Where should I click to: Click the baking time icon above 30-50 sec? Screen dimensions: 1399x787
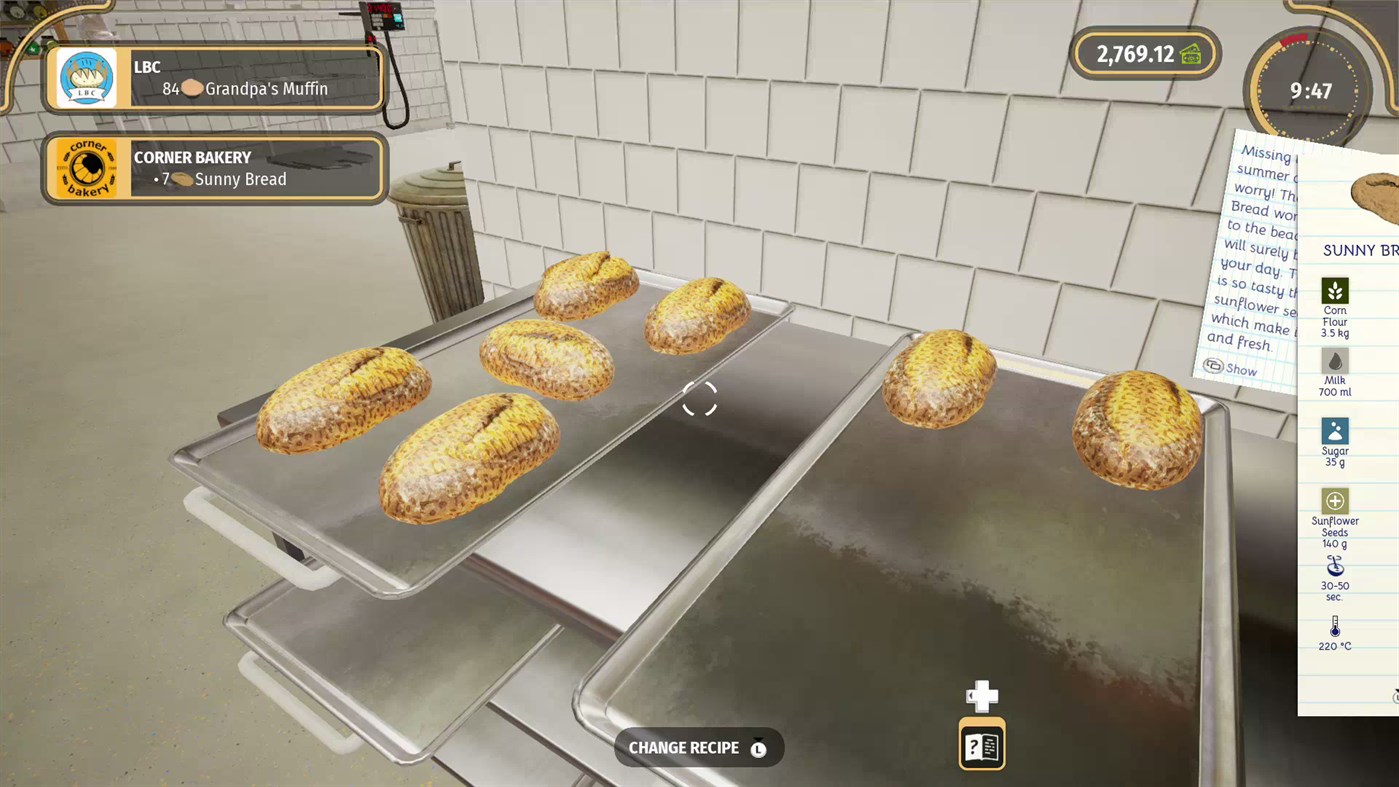coord(1334,565)
